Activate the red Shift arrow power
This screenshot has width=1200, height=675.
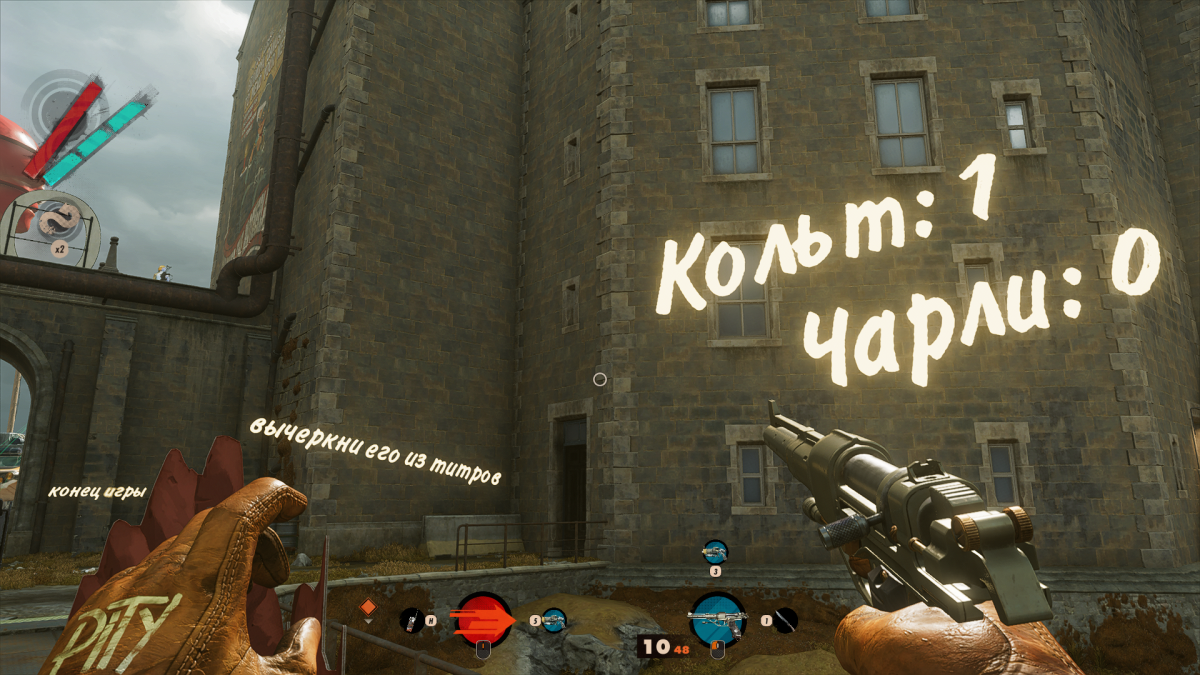click(x=483, y=618)
